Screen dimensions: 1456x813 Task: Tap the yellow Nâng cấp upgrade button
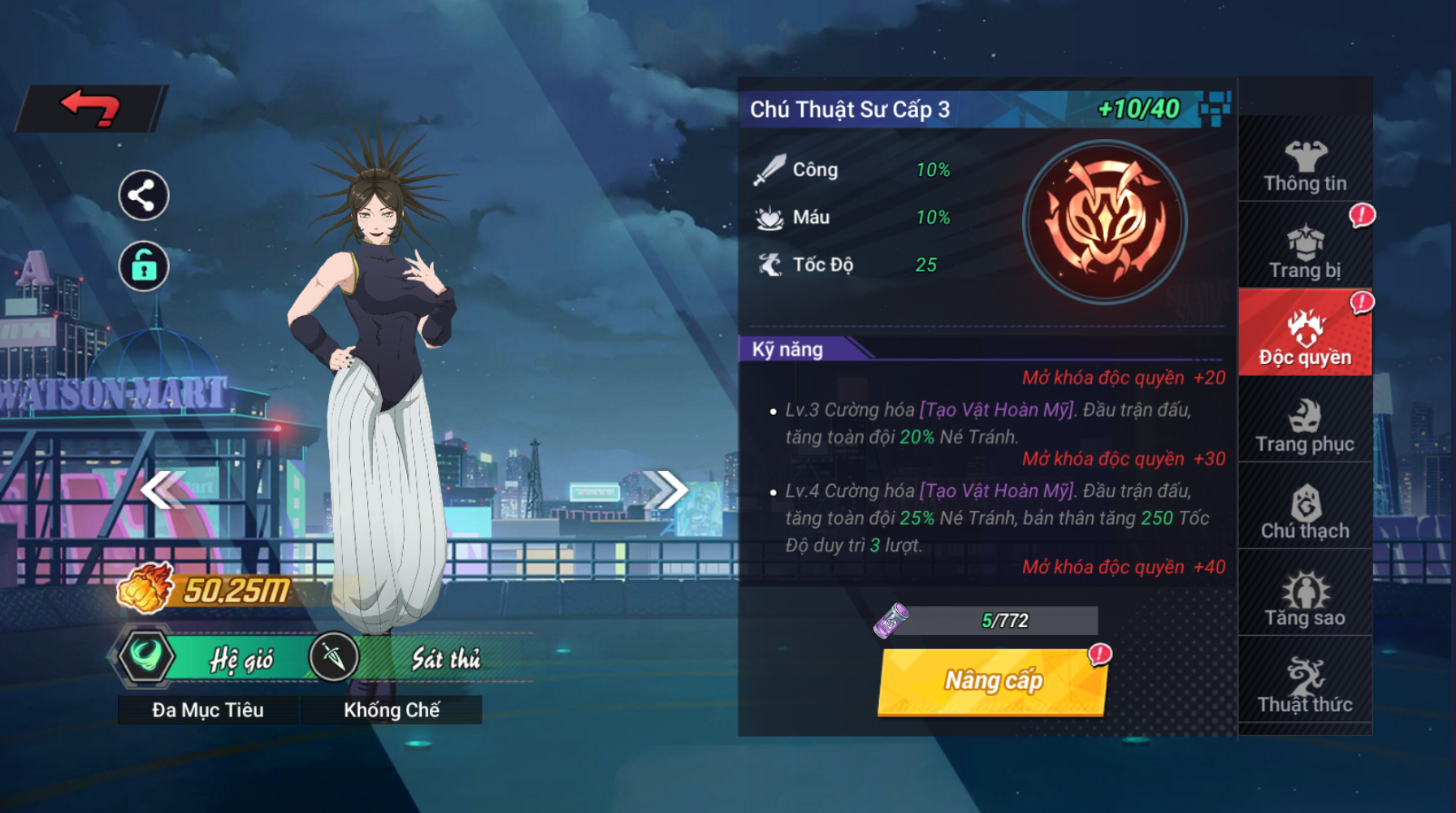point(992,681)
